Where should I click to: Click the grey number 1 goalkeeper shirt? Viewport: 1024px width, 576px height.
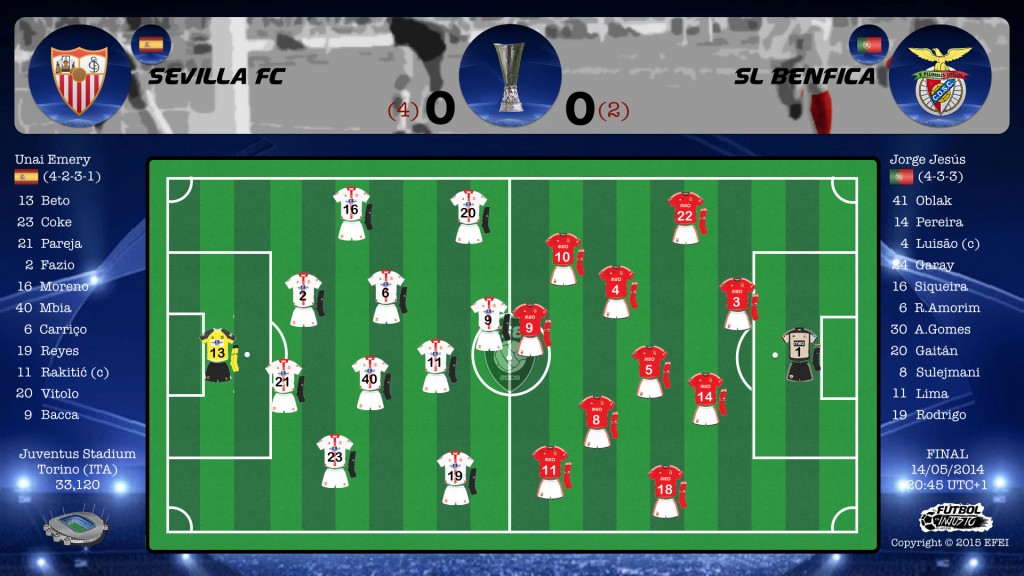pyautogui.click(x=799, y=353)
